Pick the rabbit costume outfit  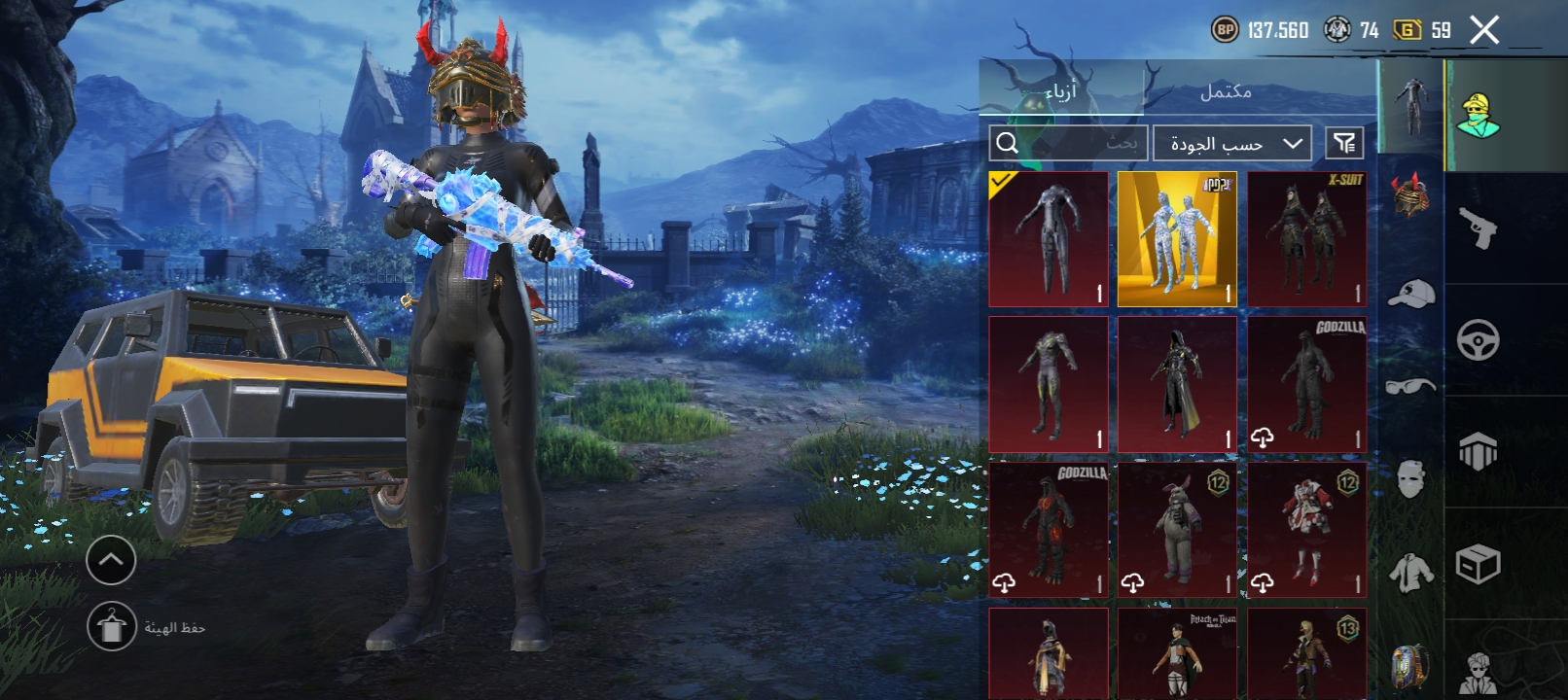point(1177,530)
